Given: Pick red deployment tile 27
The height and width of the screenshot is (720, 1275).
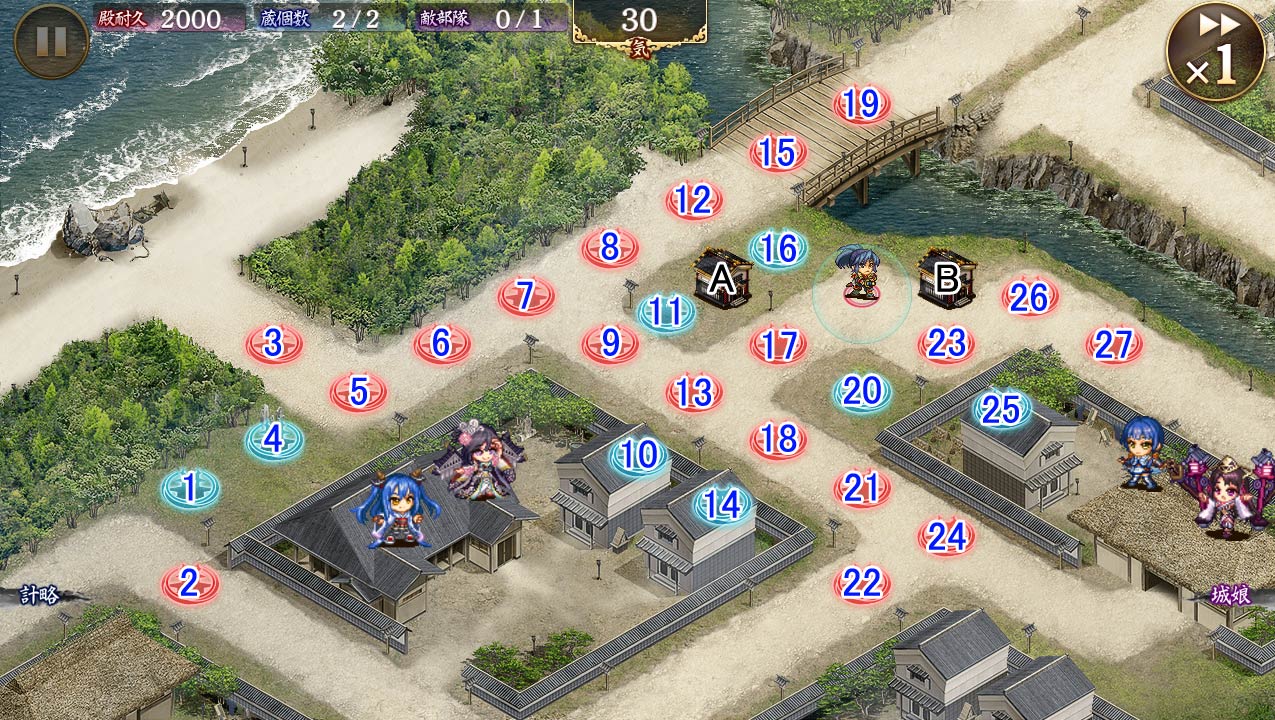Looking at the screenshot, I should (1113, 345).
